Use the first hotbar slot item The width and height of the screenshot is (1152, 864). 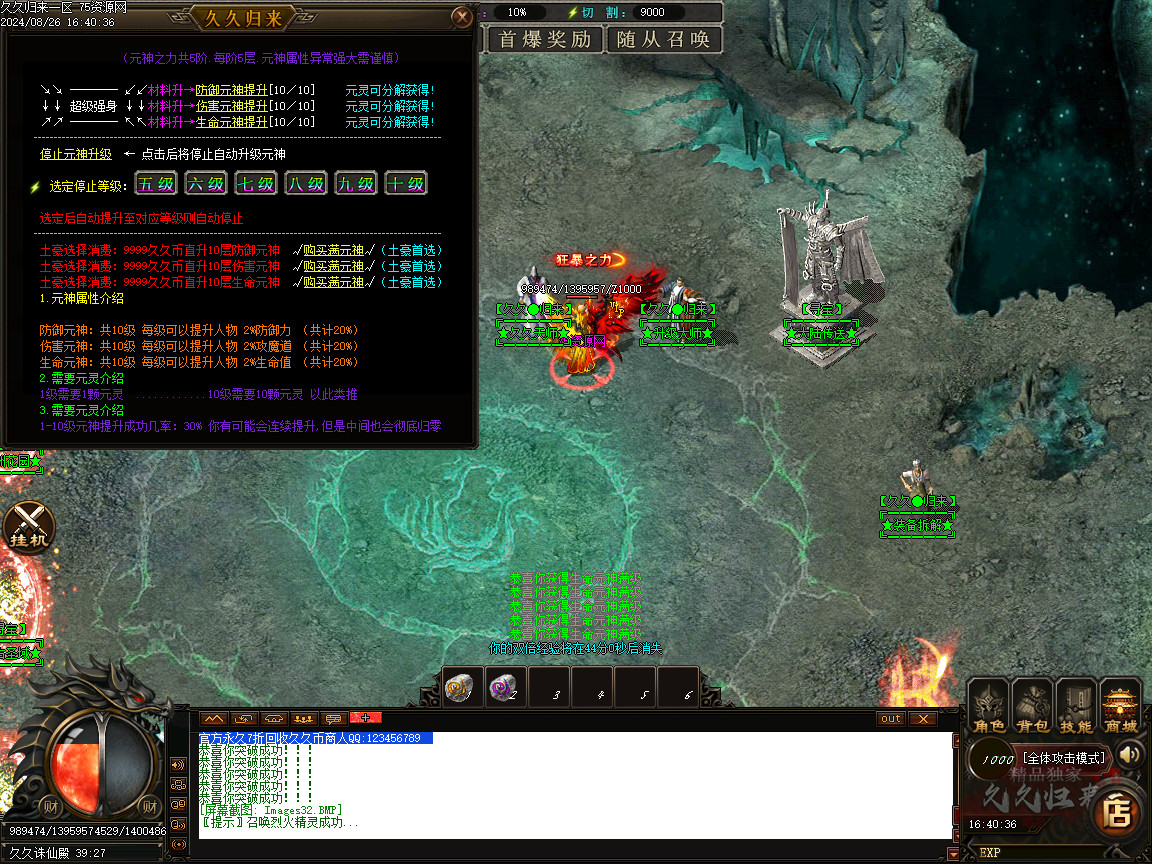tap(463, 688)
